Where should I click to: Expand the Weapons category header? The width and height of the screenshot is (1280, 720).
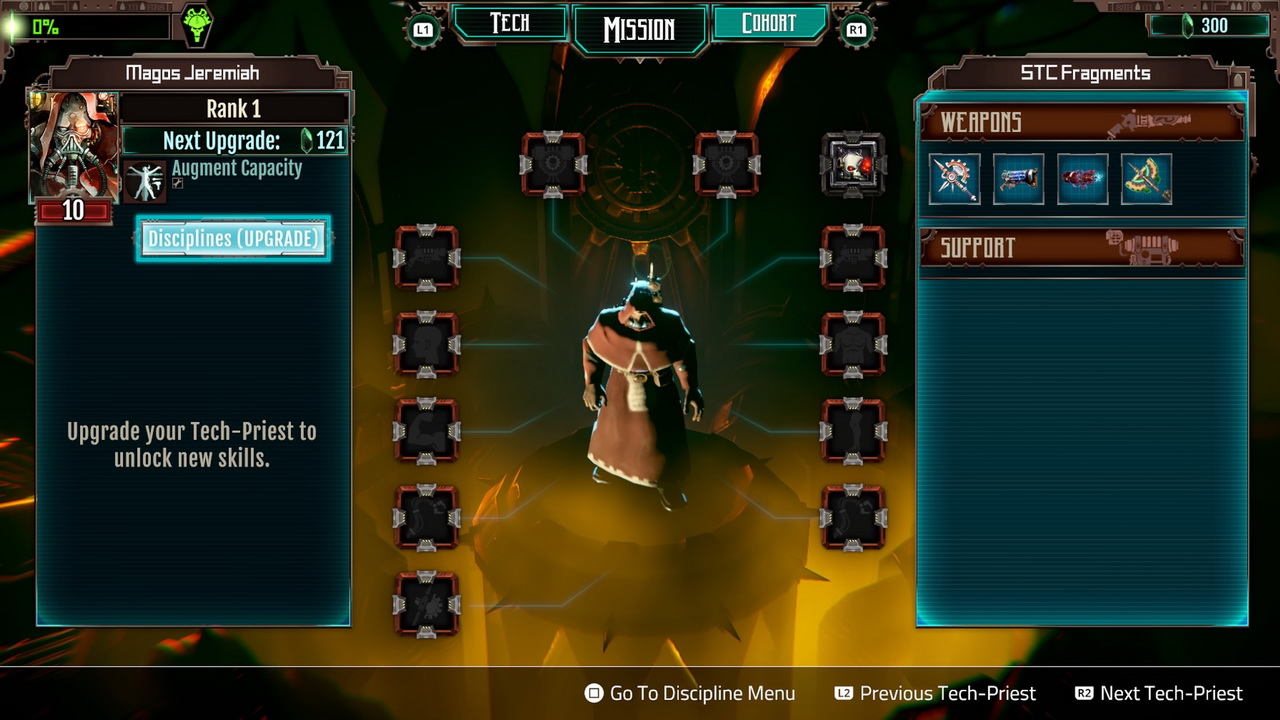tap(1081, 122)
